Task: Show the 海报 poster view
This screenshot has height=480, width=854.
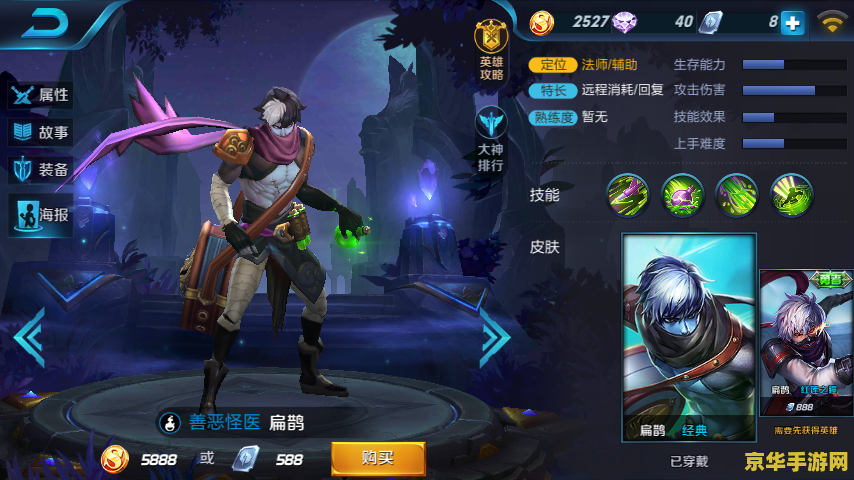Action: (41, 214)
